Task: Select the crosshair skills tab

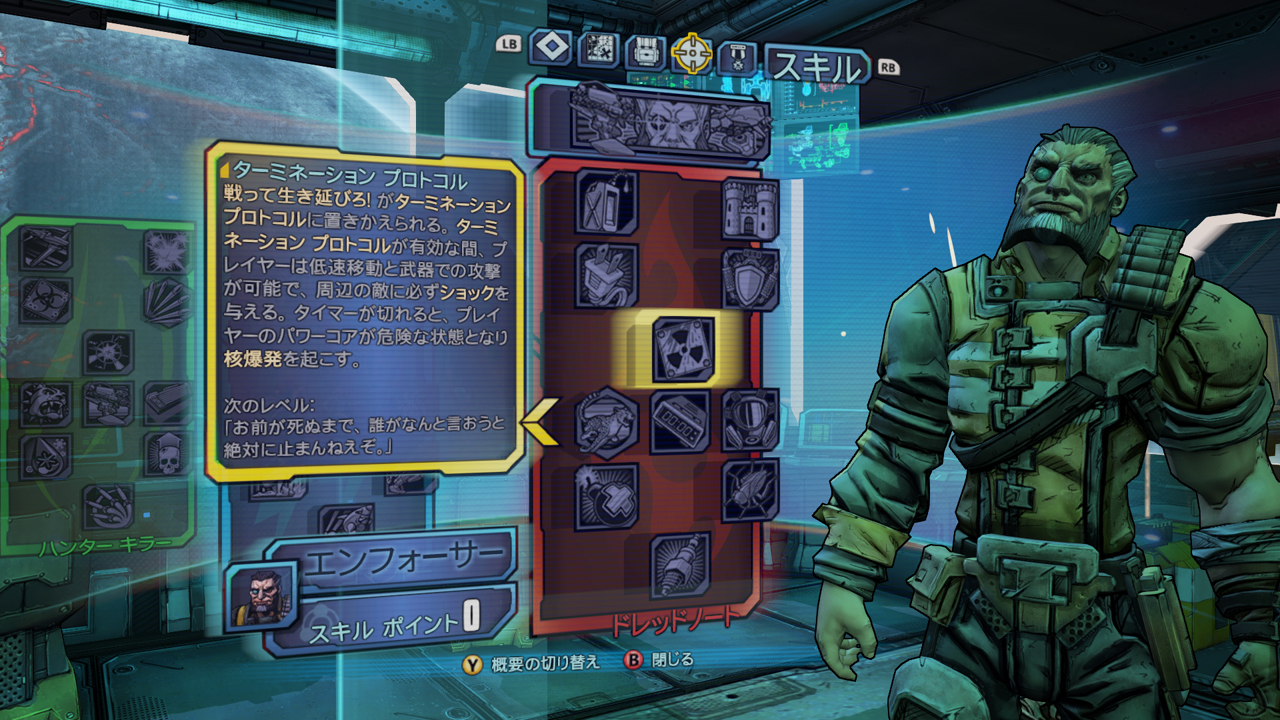Action: (x=691, y=53)
